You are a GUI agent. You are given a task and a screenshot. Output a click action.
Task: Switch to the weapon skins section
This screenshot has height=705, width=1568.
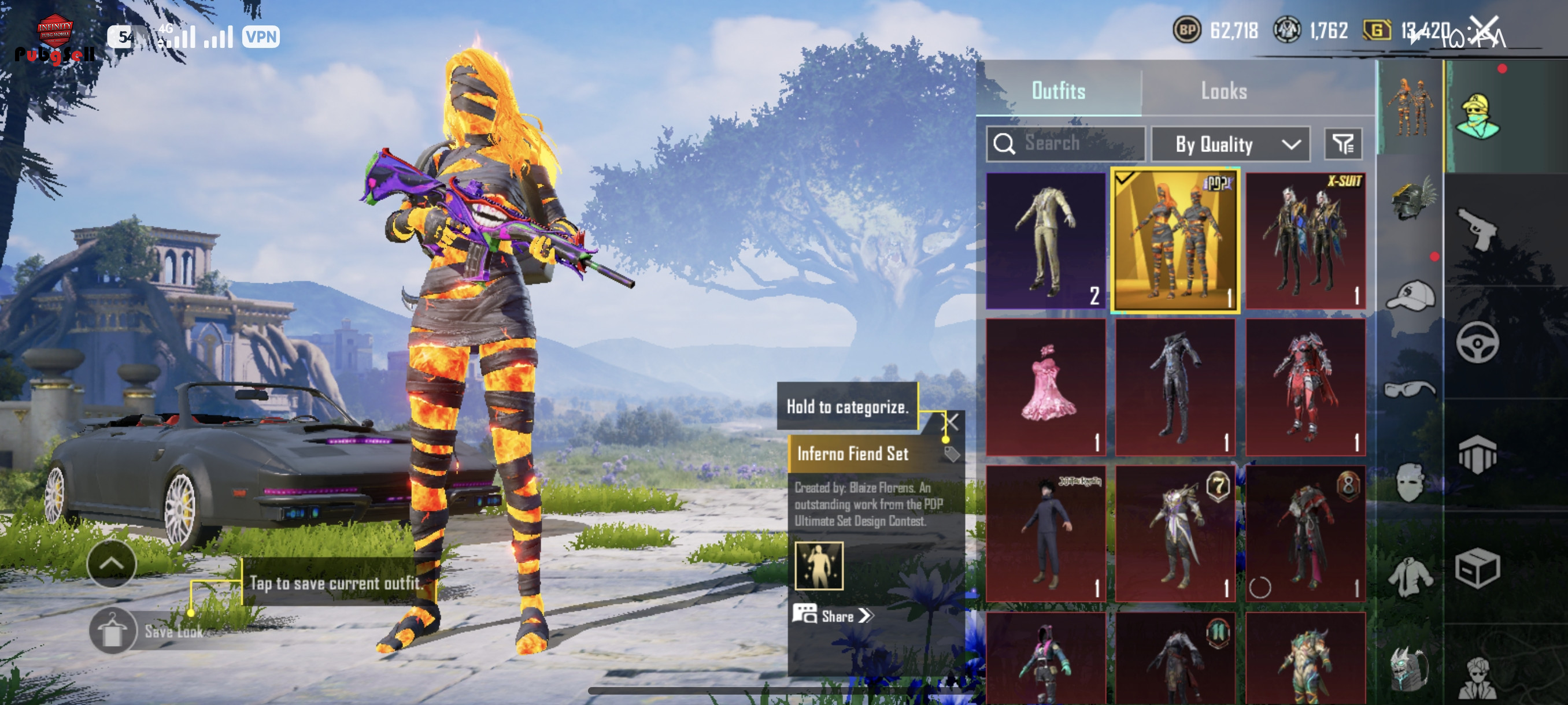pyautogui.click(x=1477, y=228)
